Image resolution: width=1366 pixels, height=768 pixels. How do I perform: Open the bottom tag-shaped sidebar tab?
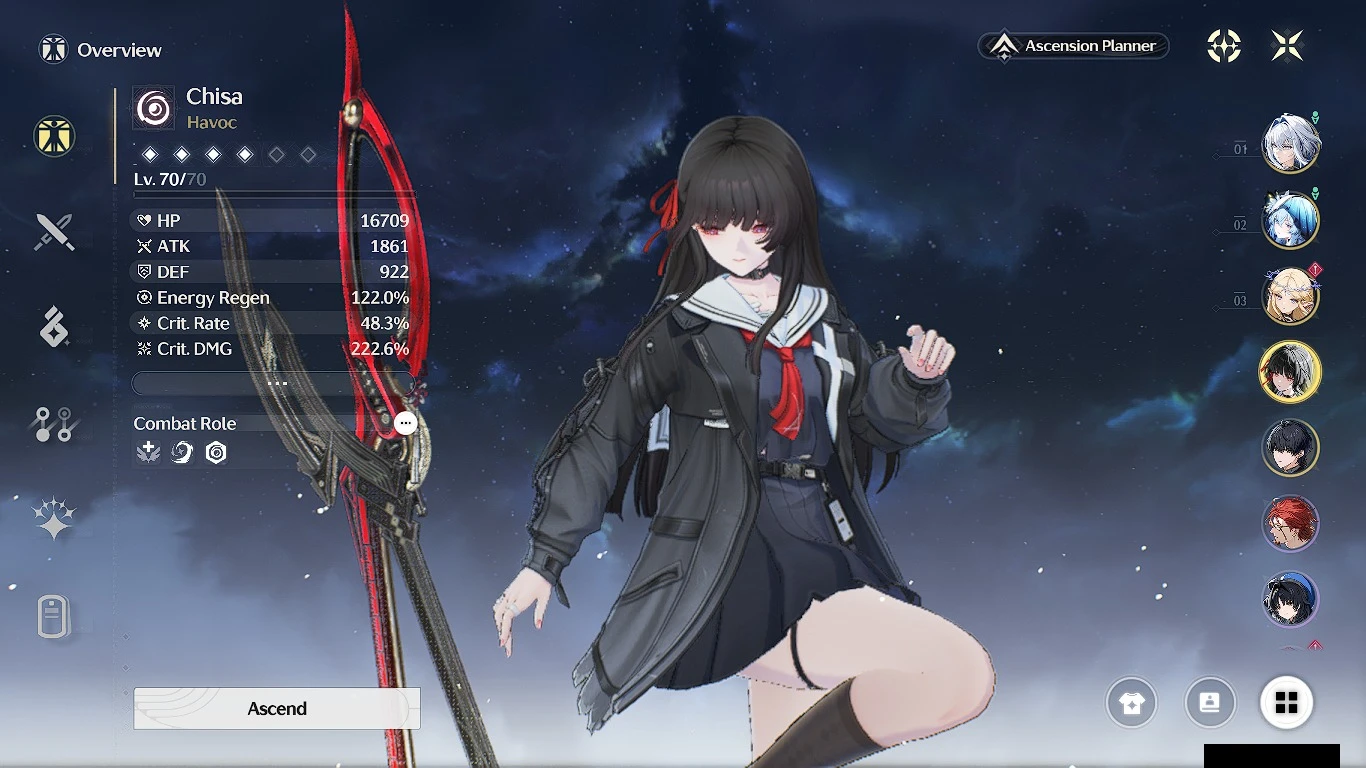pos(54,615)
